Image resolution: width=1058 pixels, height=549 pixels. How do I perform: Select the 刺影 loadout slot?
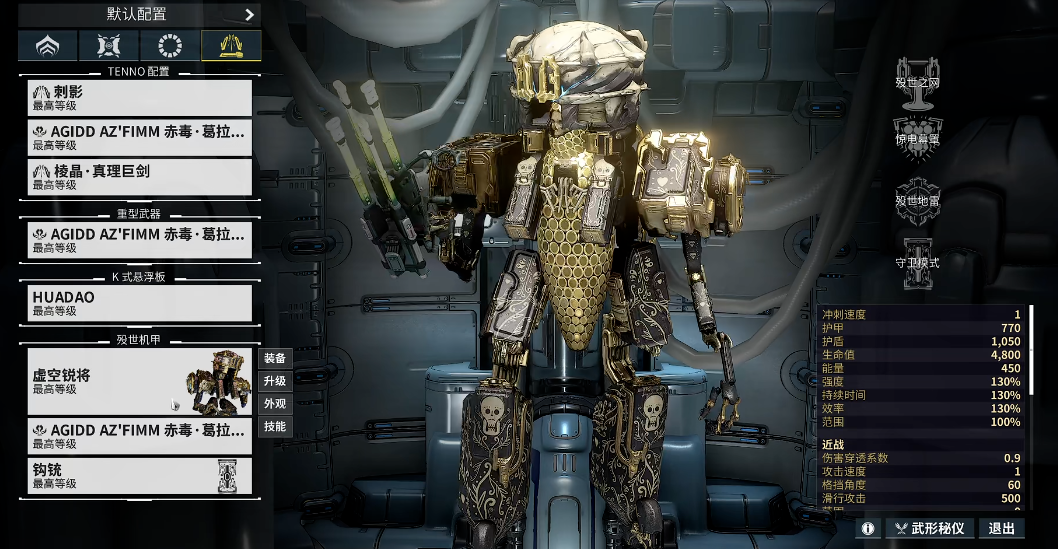point(140,97)
